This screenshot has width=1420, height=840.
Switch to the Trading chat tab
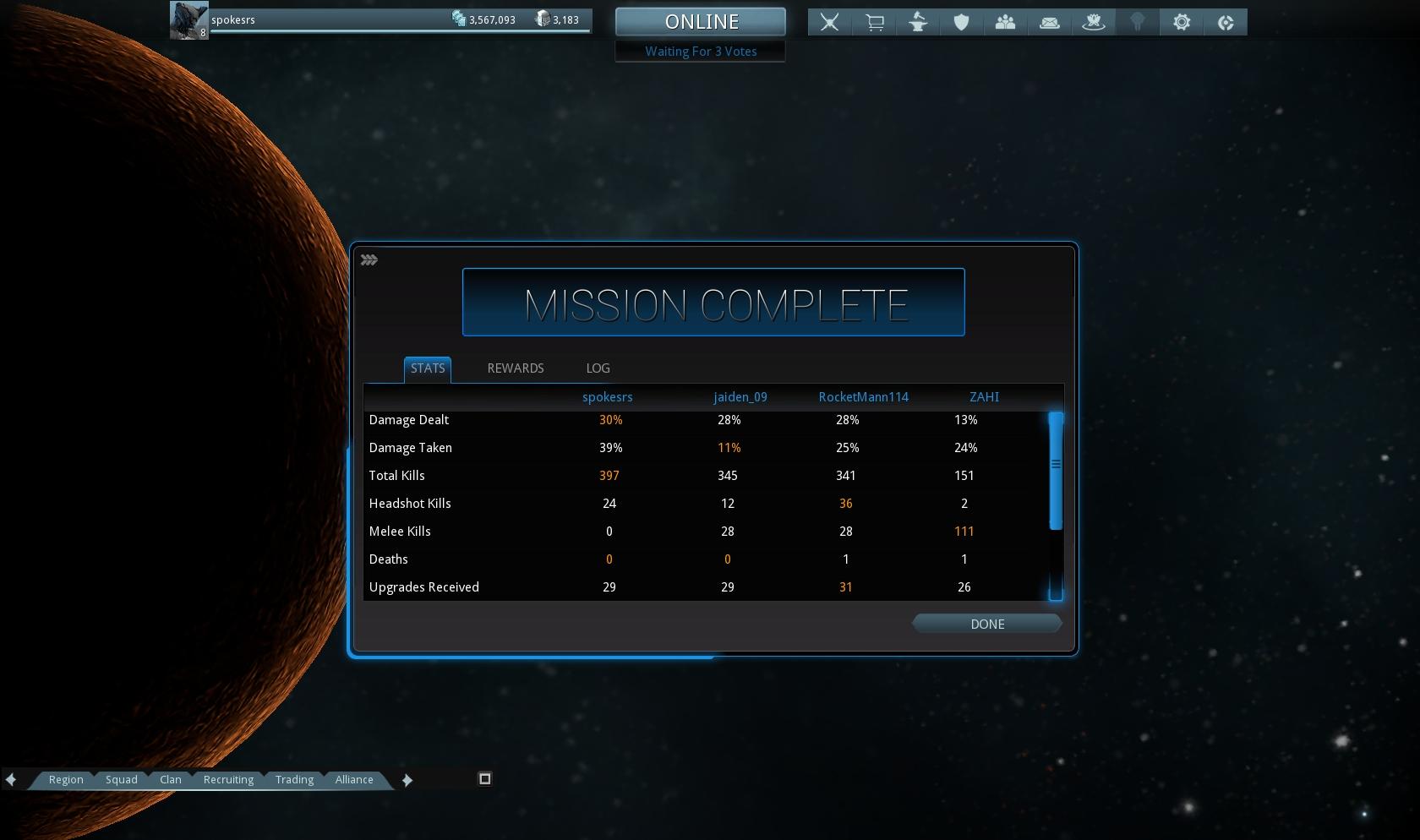click(294, 779)
